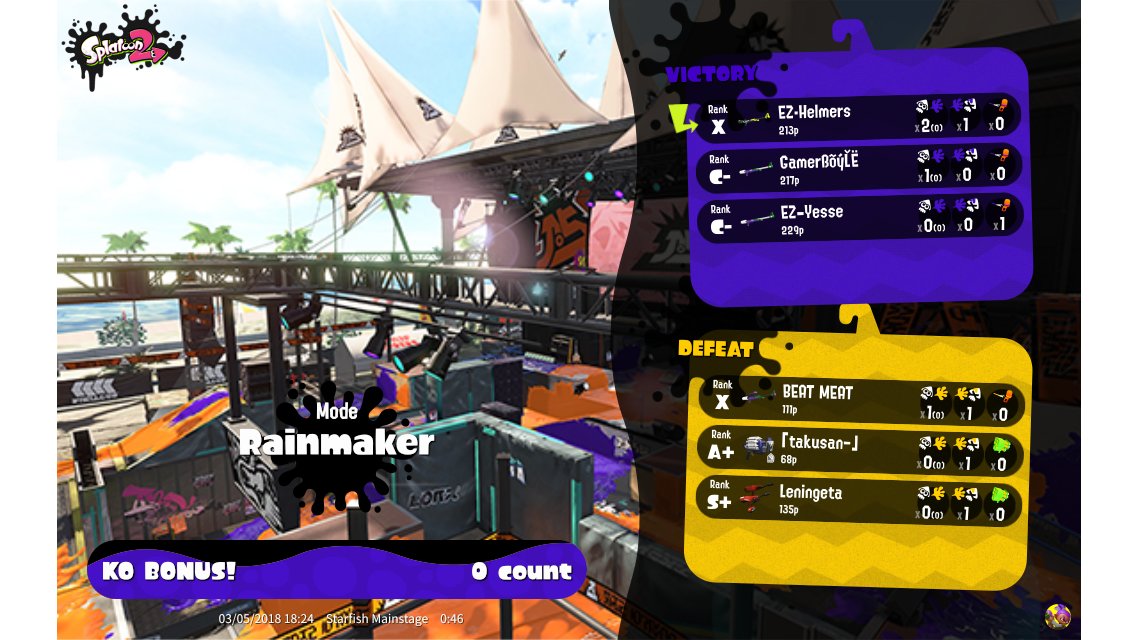
Task: Open the GamerBoyLE result row
Action: [x=860, y=168]
